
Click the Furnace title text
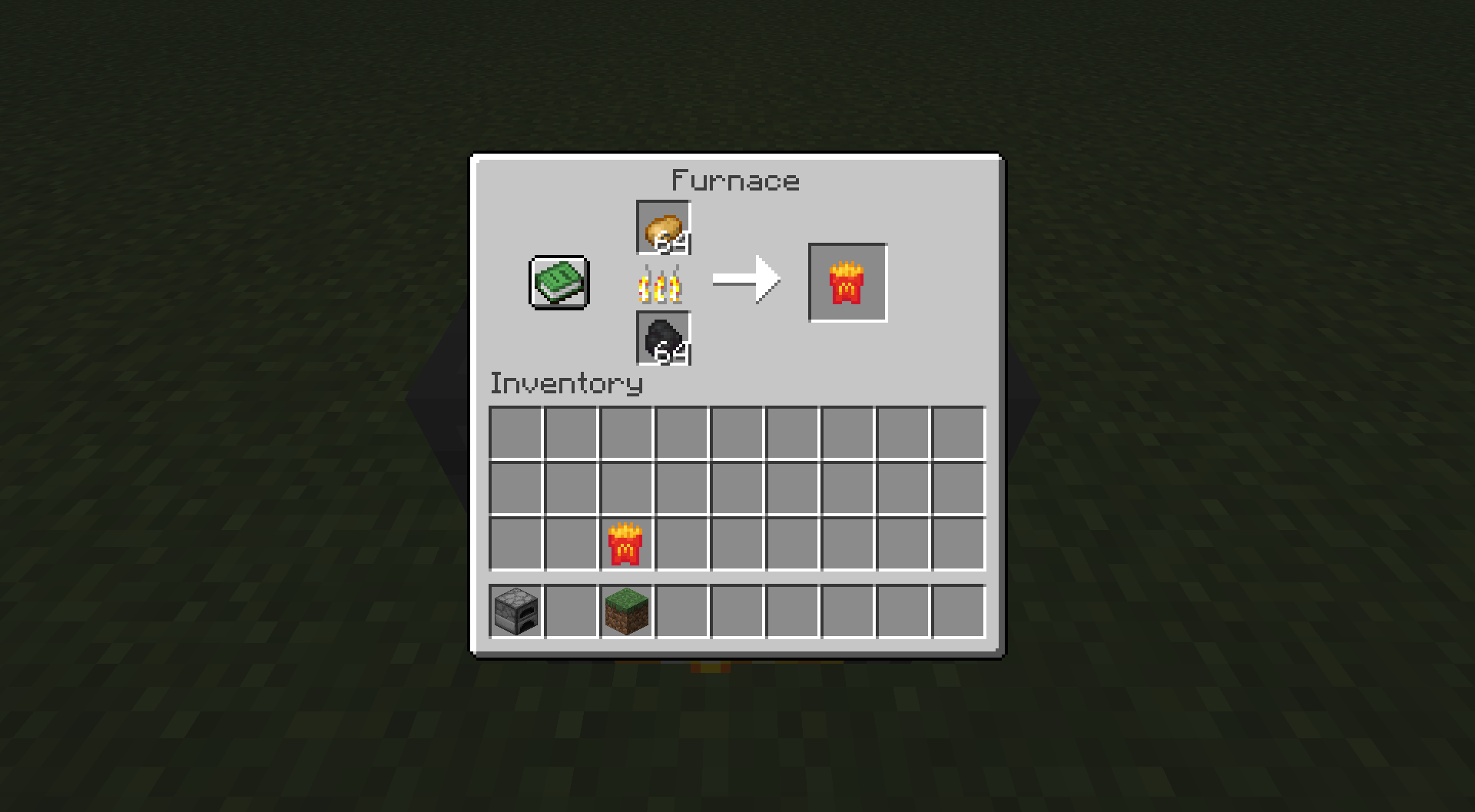(x=734, y=180)
